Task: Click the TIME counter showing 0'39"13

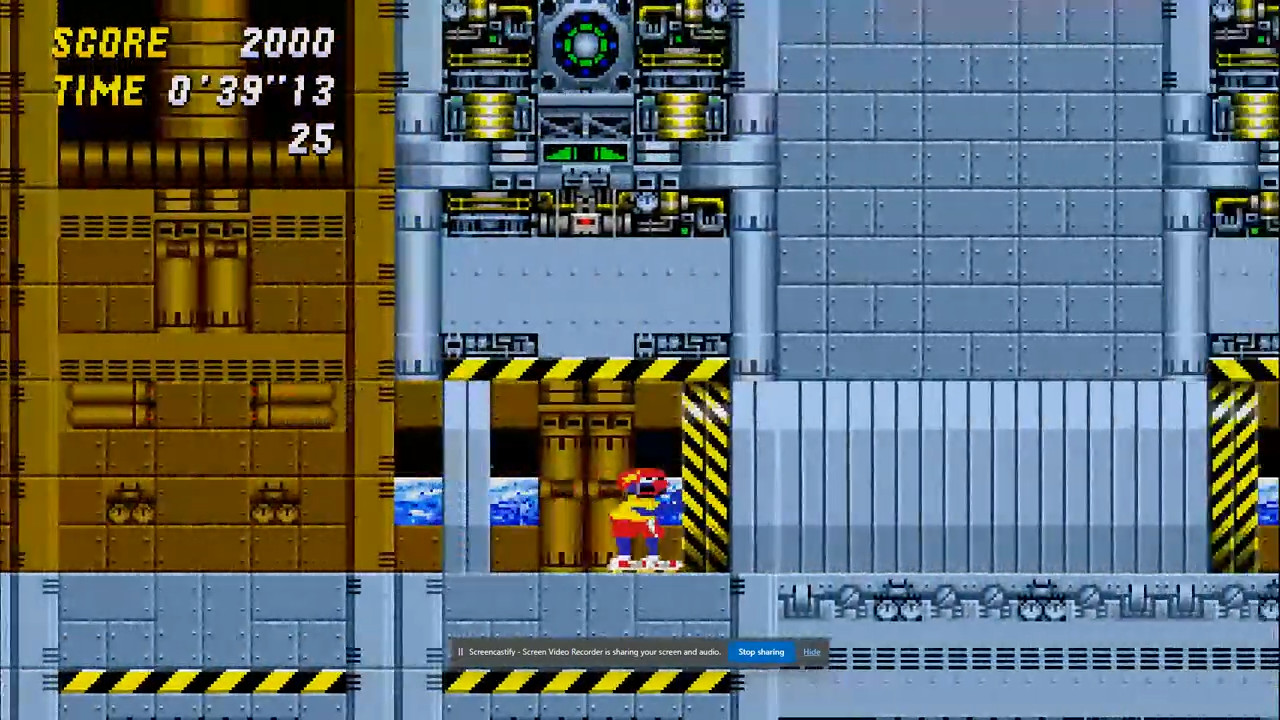Action: (x=250, y=90)
